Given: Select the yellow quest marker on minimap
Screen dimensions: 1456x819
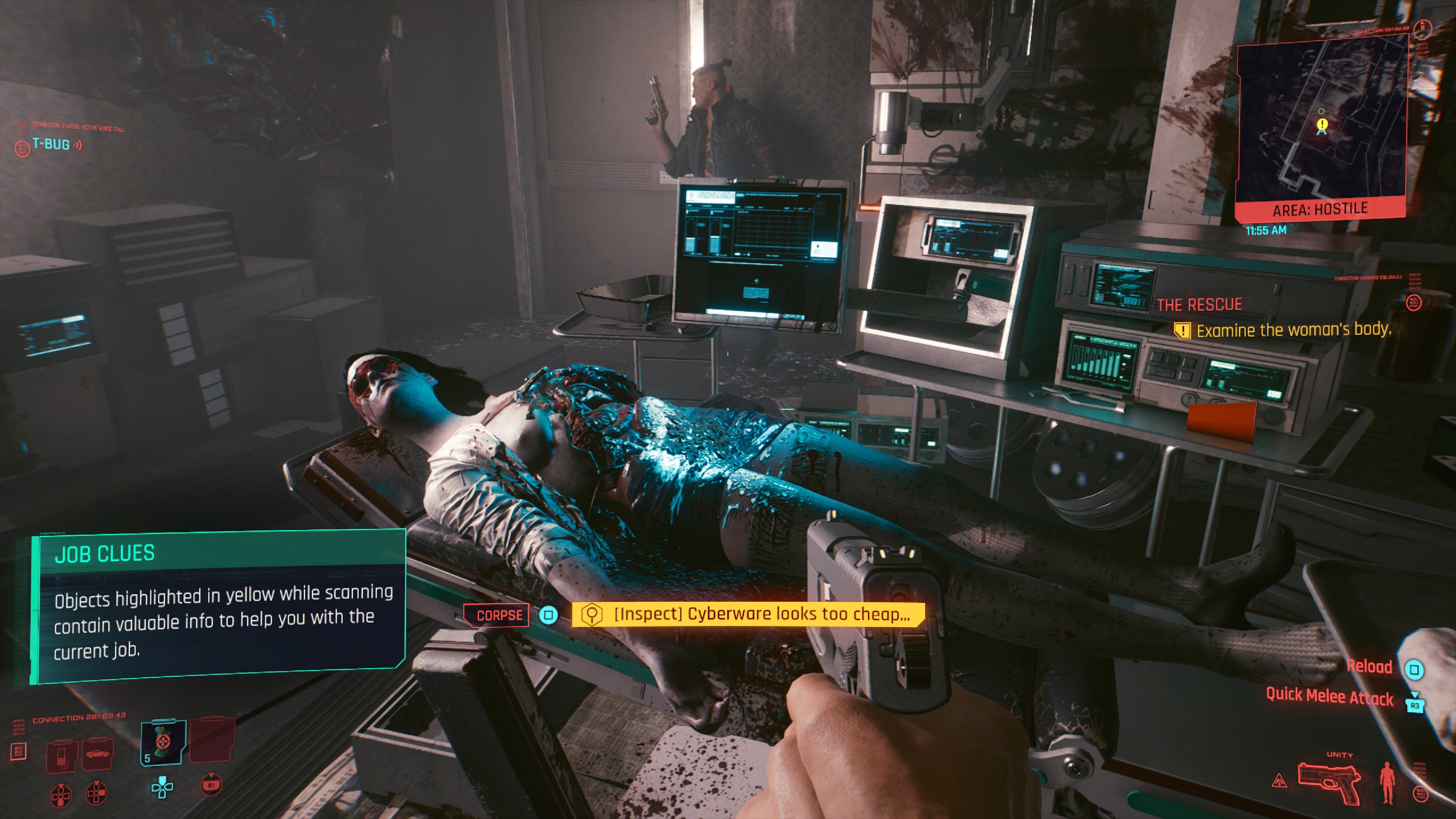Looking at the screenshot, I should coord(1321,124).
